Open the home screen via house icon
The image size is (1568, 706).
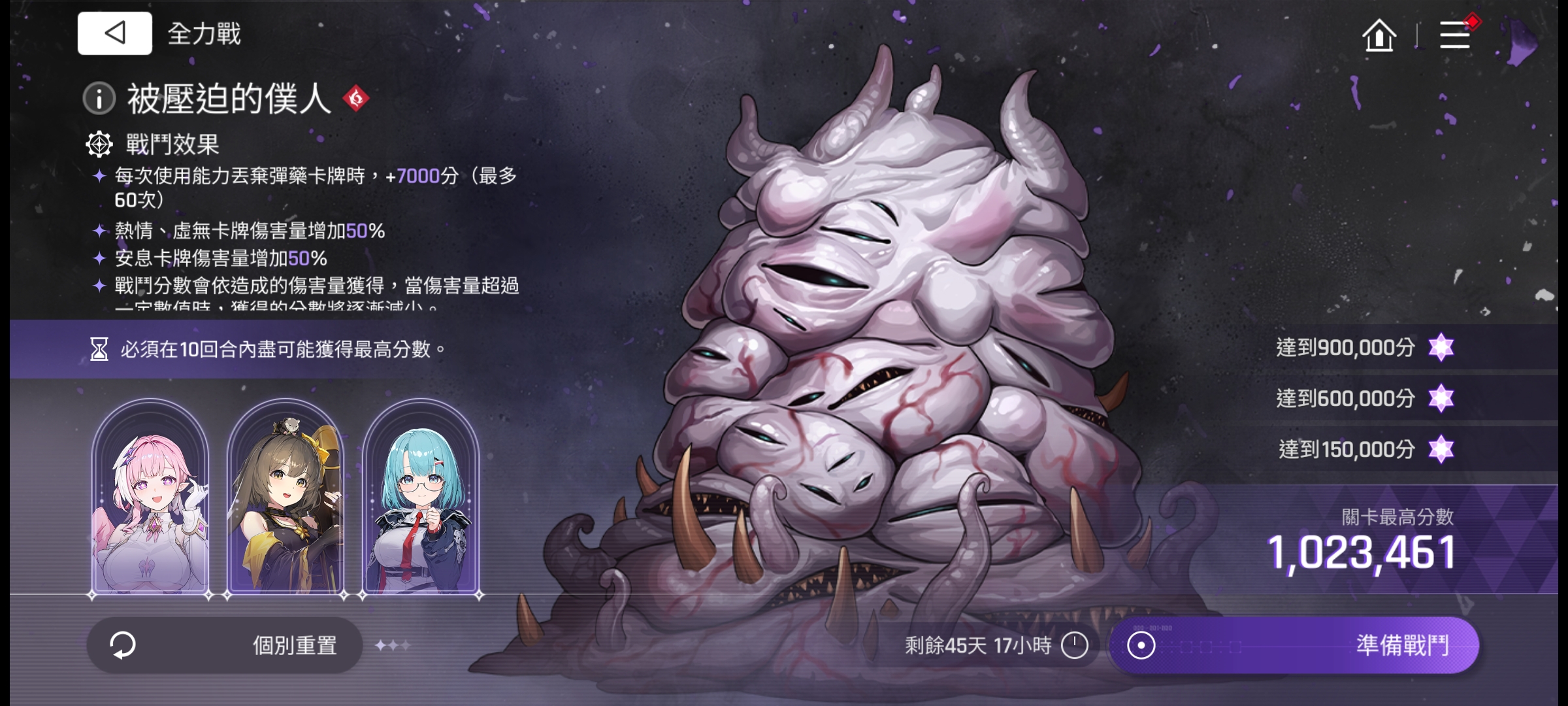[1380, 37]
